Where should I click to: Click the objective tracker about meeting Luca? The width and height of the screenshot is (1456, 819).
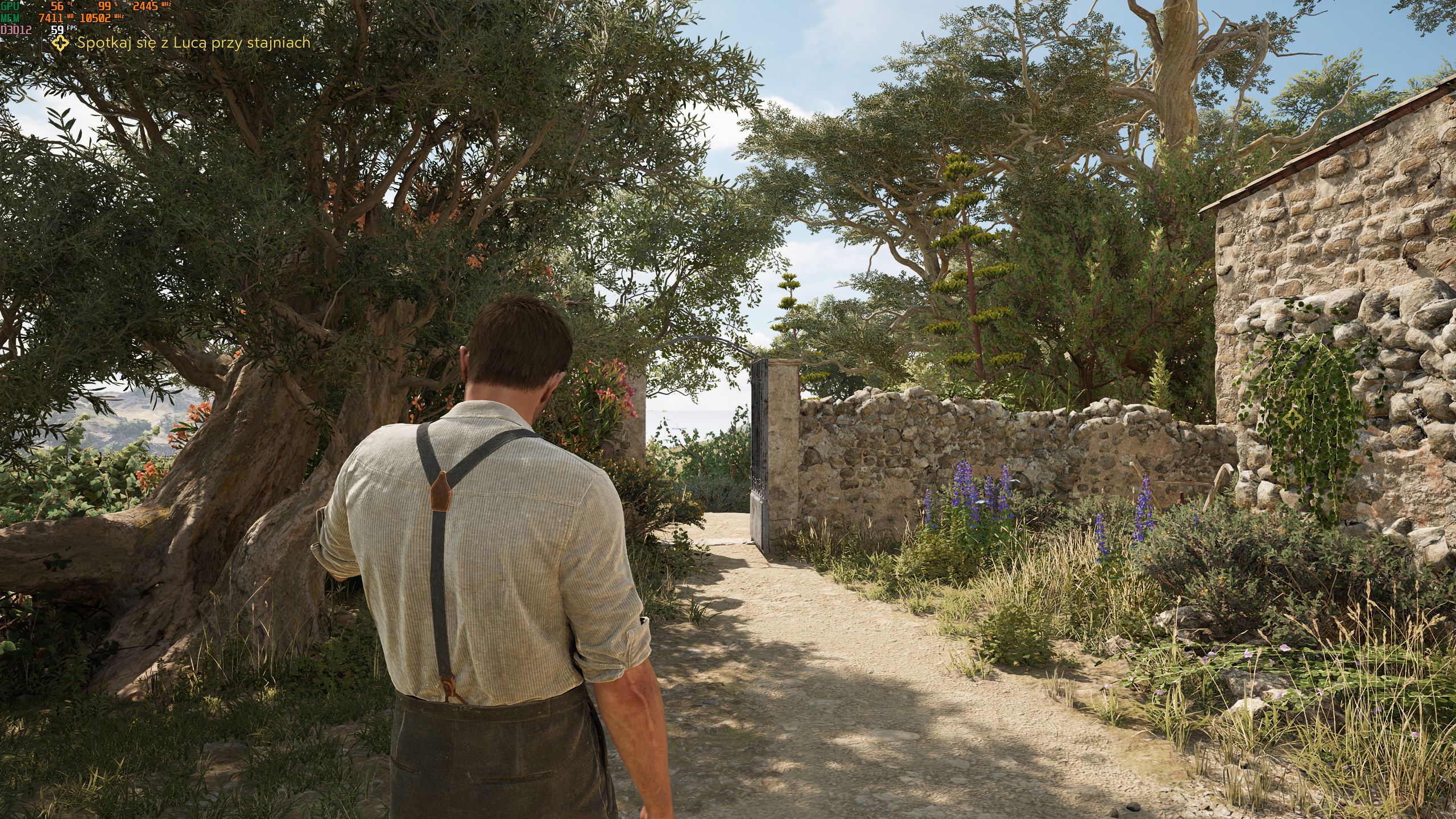click(193, 43)
